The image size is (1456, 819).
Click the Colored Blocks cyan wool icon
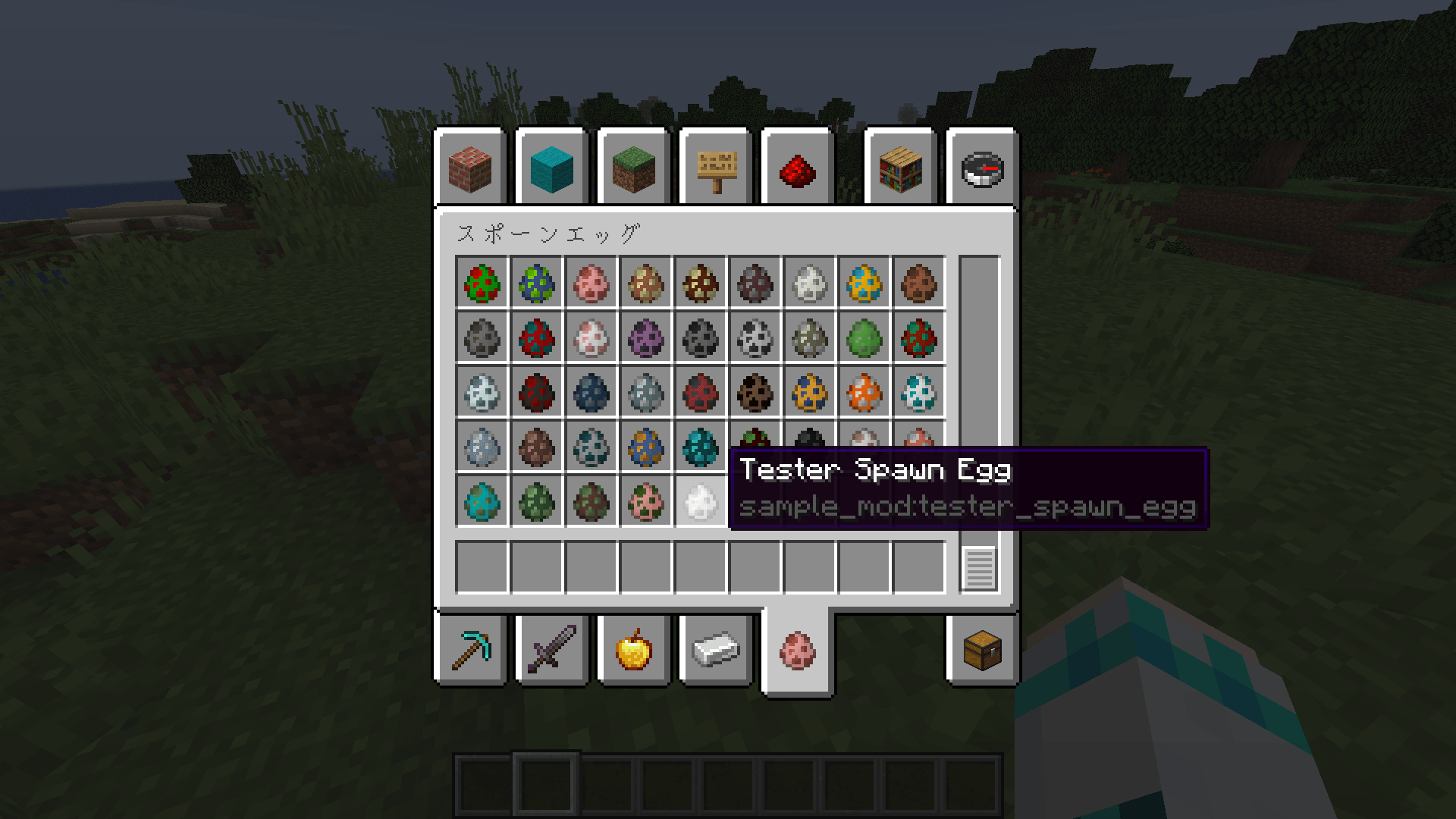[551, 170]
